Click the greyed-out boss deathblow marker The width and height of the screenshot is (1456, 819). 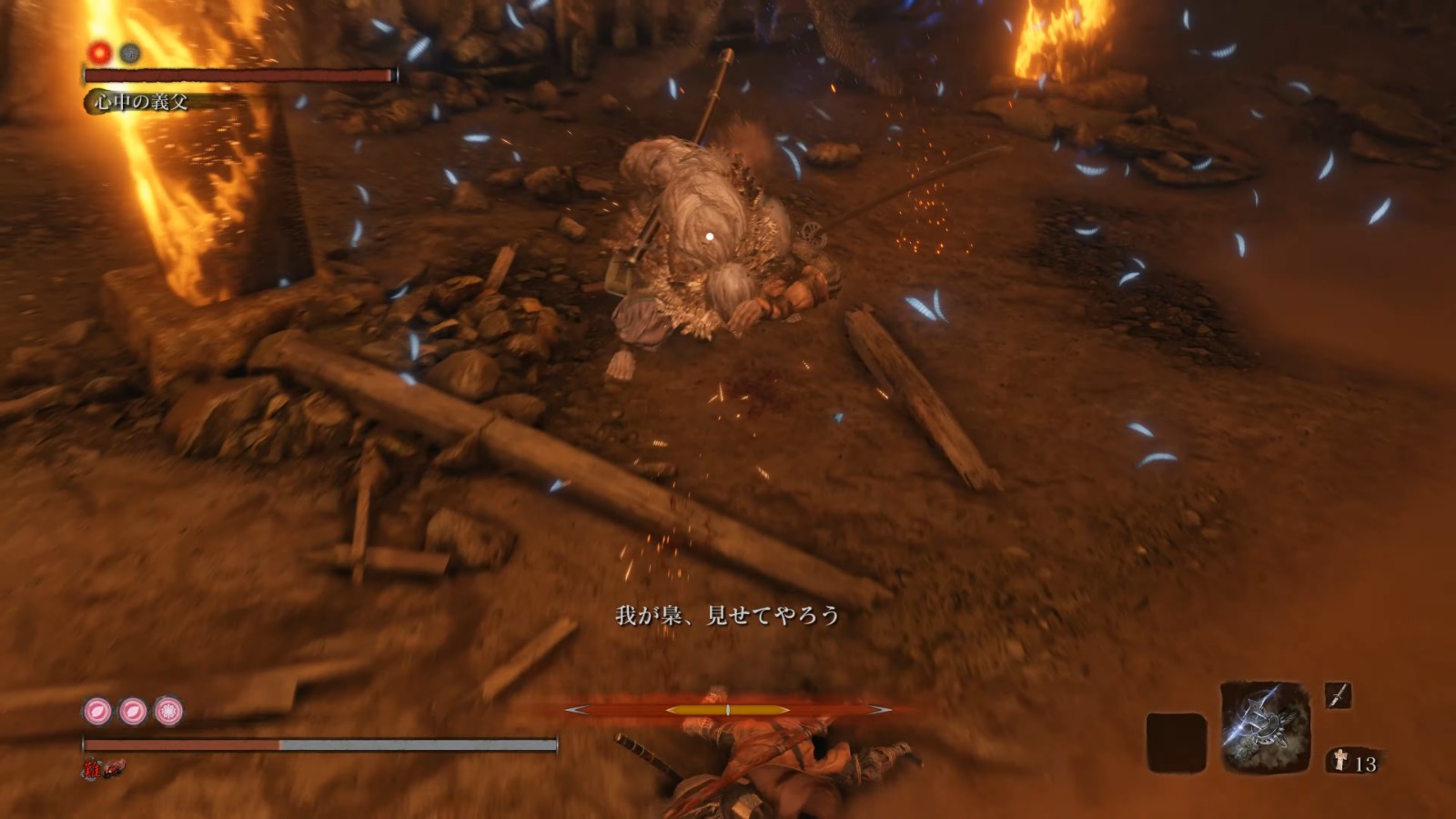pos(130,53)
